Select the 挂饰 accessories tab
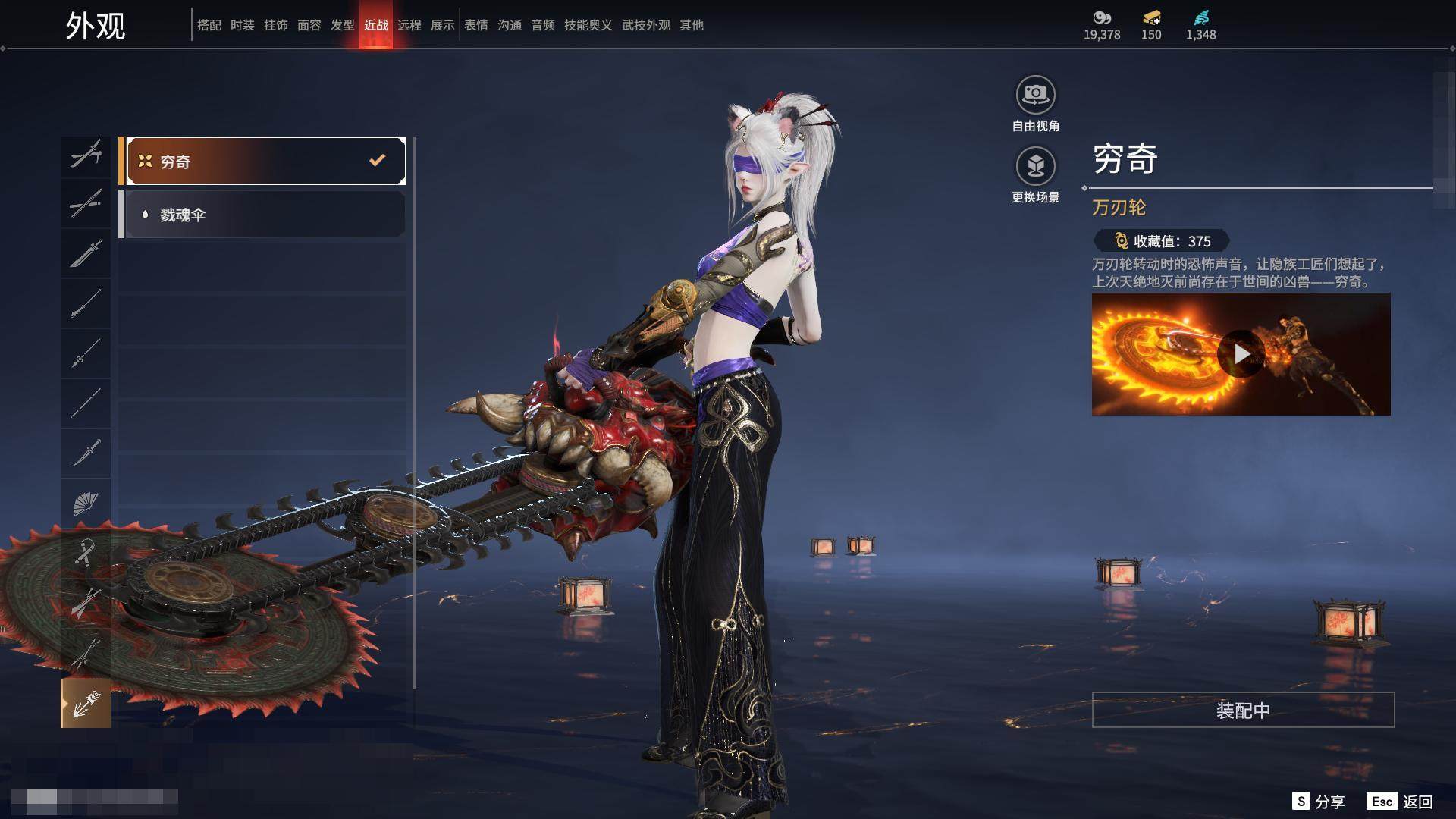Viewport: 1456px width, 819px height. point(275,25)
